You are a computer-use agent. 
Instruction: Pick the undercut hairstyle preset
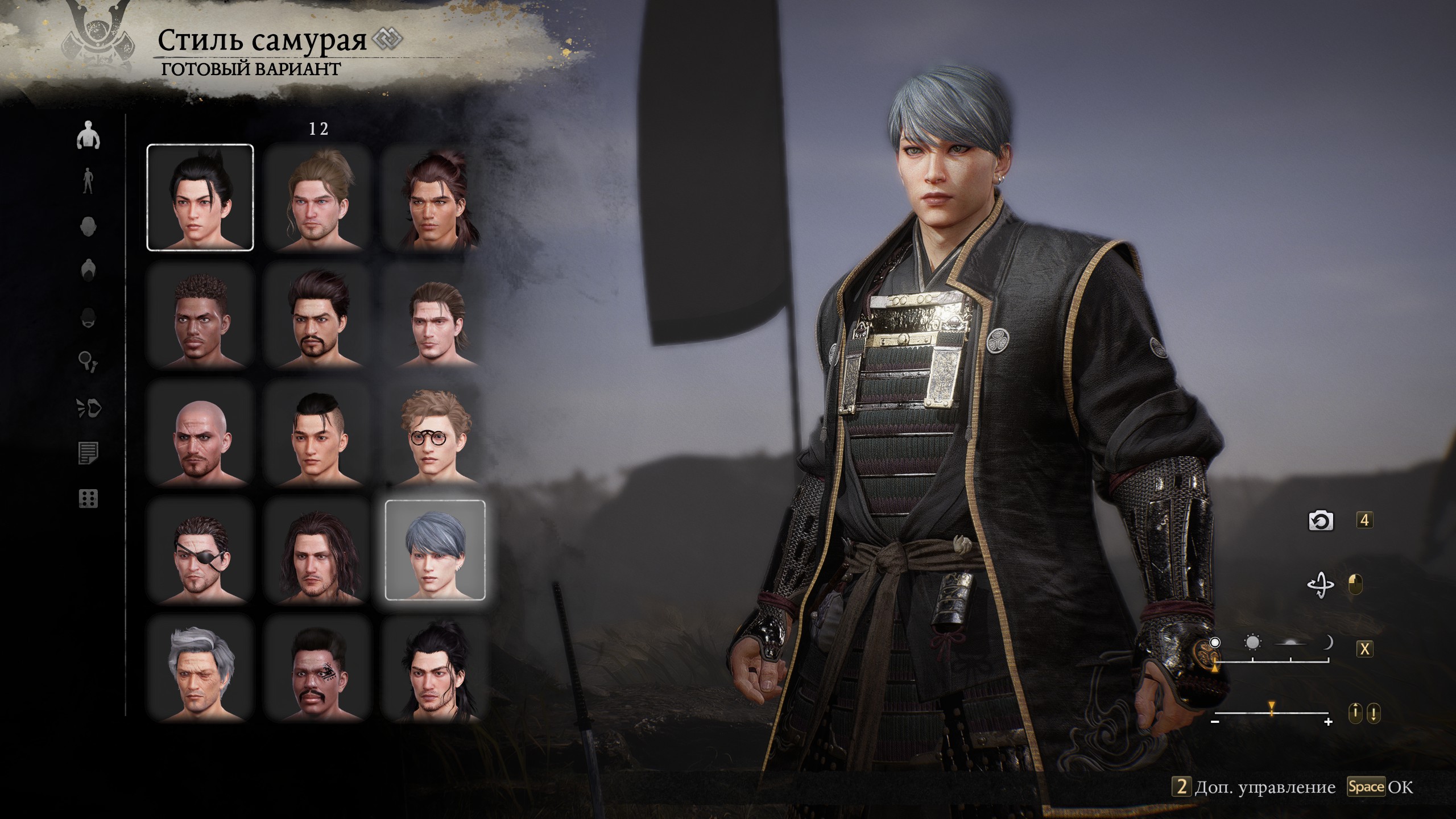pos(317,433)
